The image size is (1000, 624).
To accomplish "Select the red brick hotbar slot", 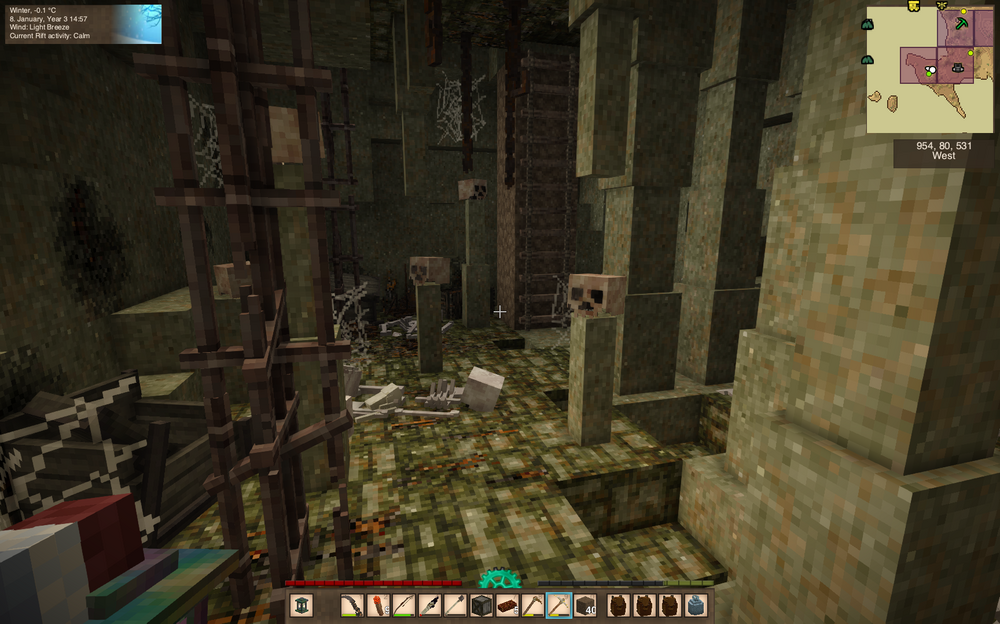I will [507, 605].
